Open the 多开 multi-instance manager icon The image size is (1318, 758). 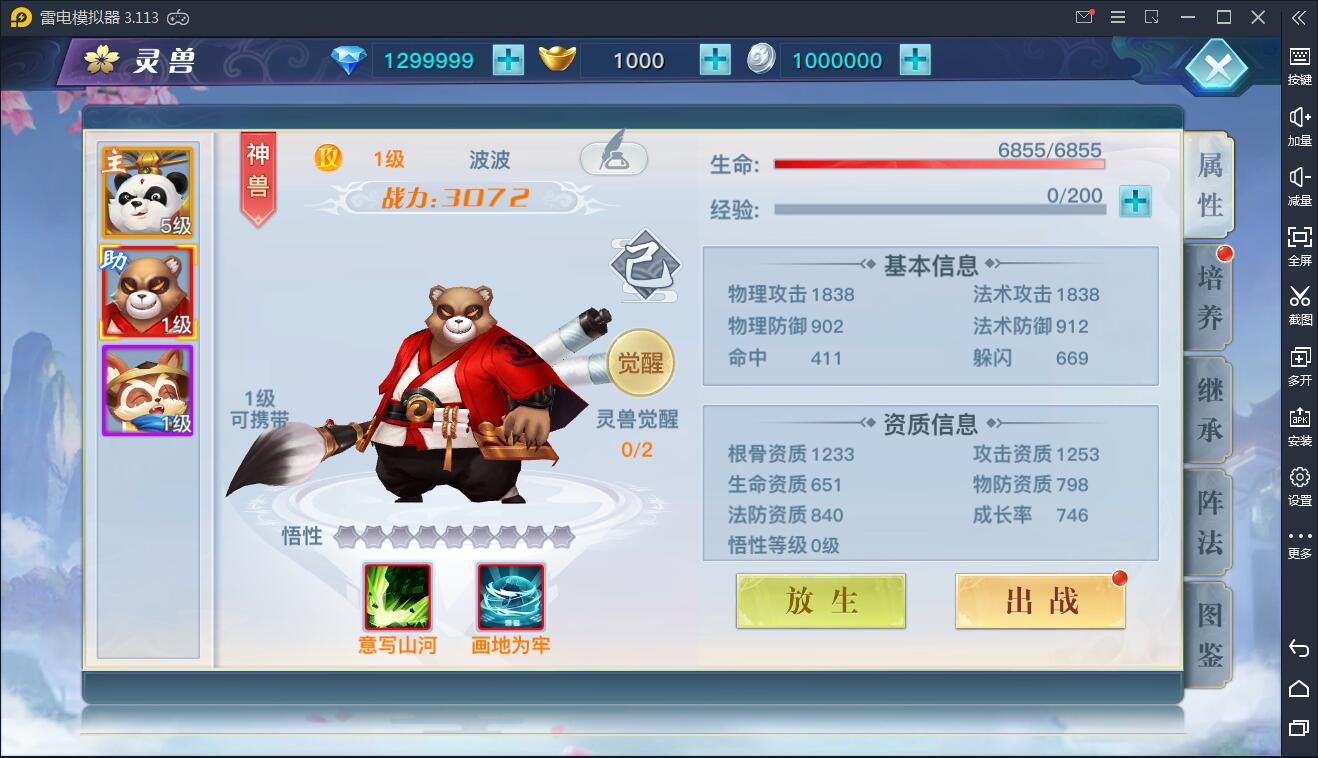(x=1299, y=360)
